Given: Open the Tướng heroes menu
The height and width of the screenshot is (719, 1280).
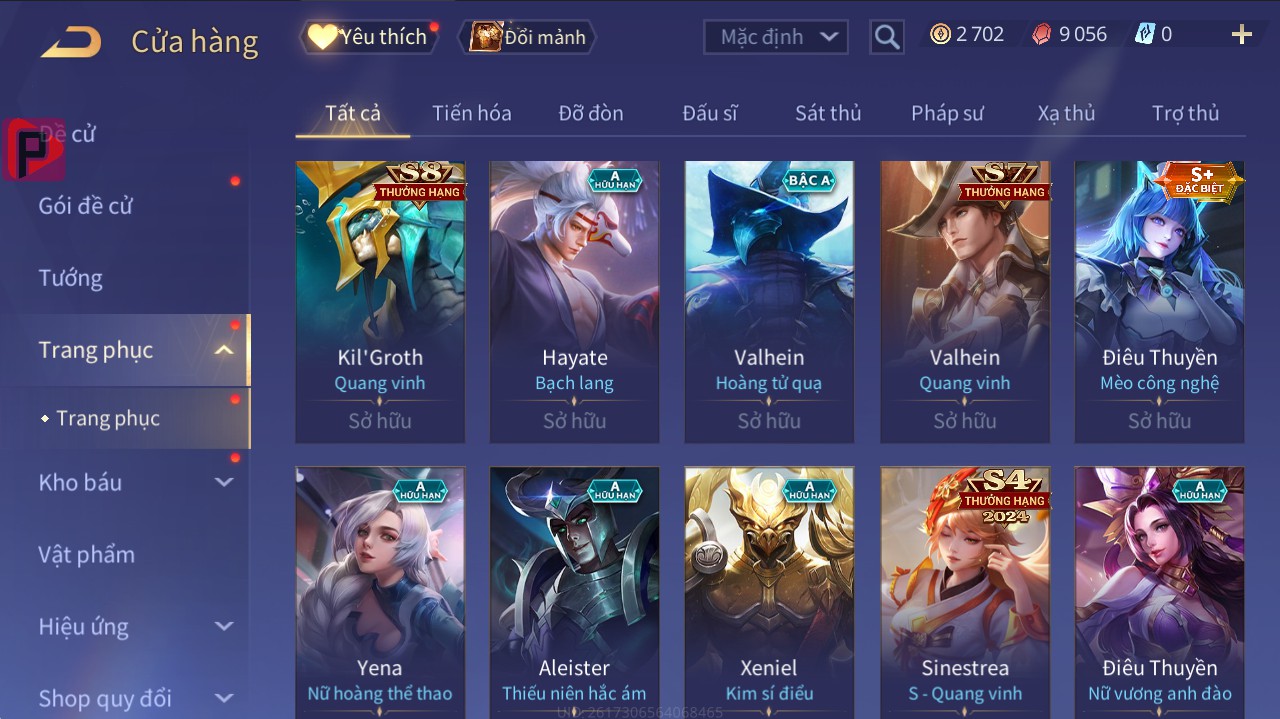Looking at the screenshot, I should (x=71, y=278).
